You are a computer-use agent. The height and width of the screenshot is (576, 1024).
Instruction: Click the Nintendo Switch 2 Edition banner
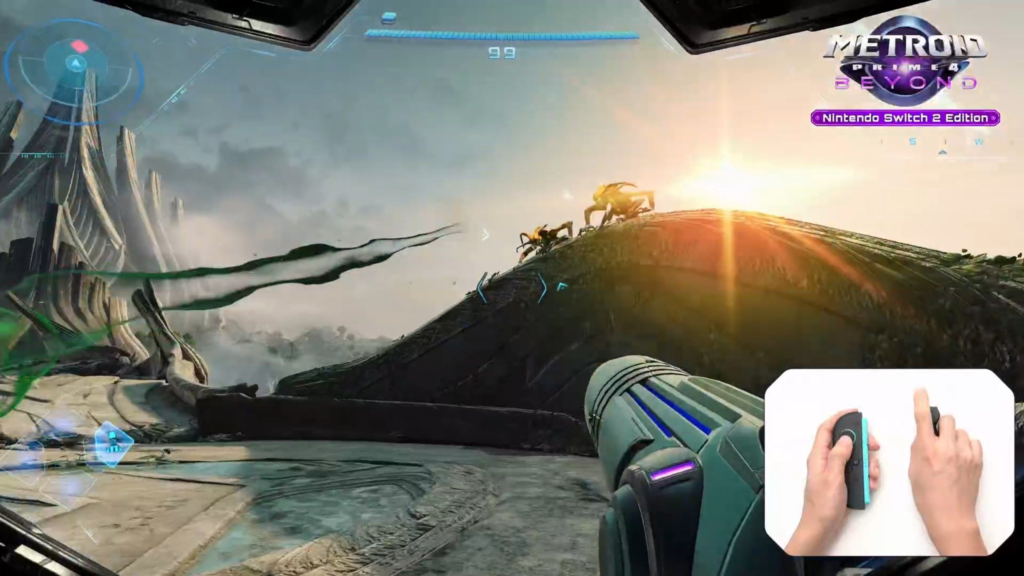click(905, 118)
